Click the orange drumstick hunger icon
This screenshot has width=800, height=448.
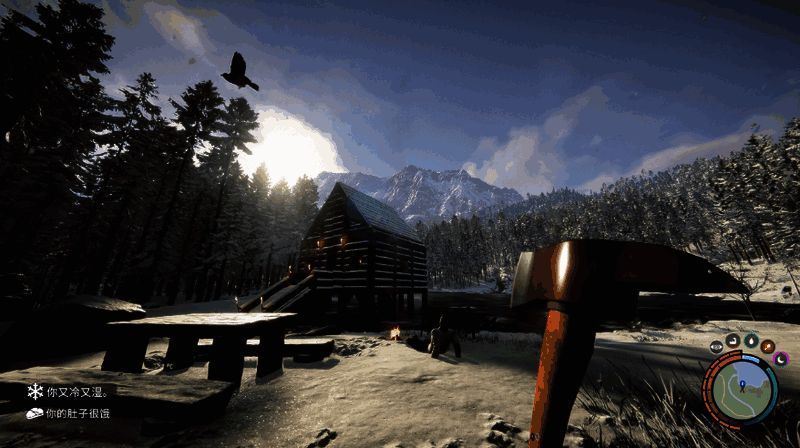767,347
